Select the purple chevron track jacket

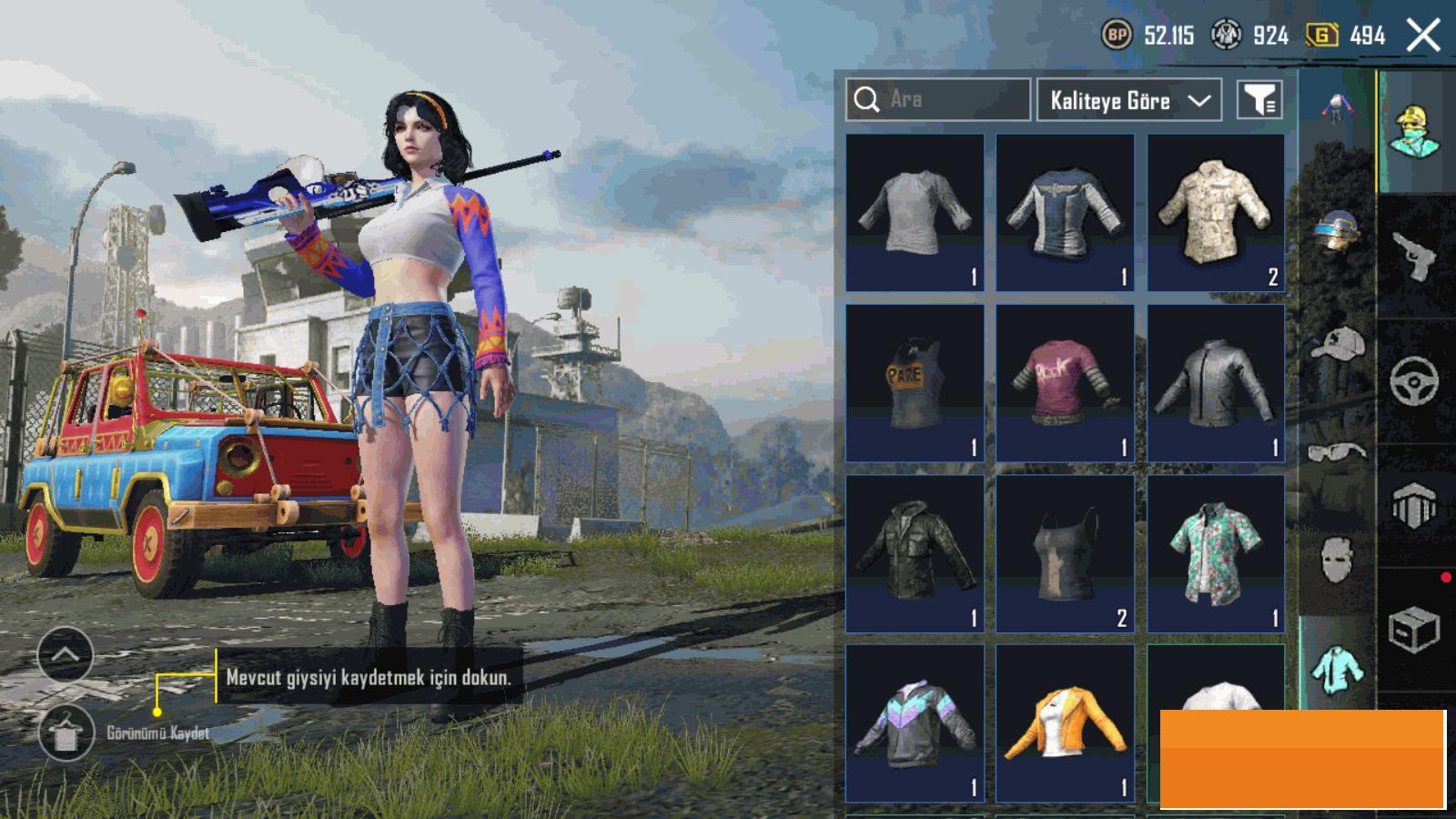point(915,723)
